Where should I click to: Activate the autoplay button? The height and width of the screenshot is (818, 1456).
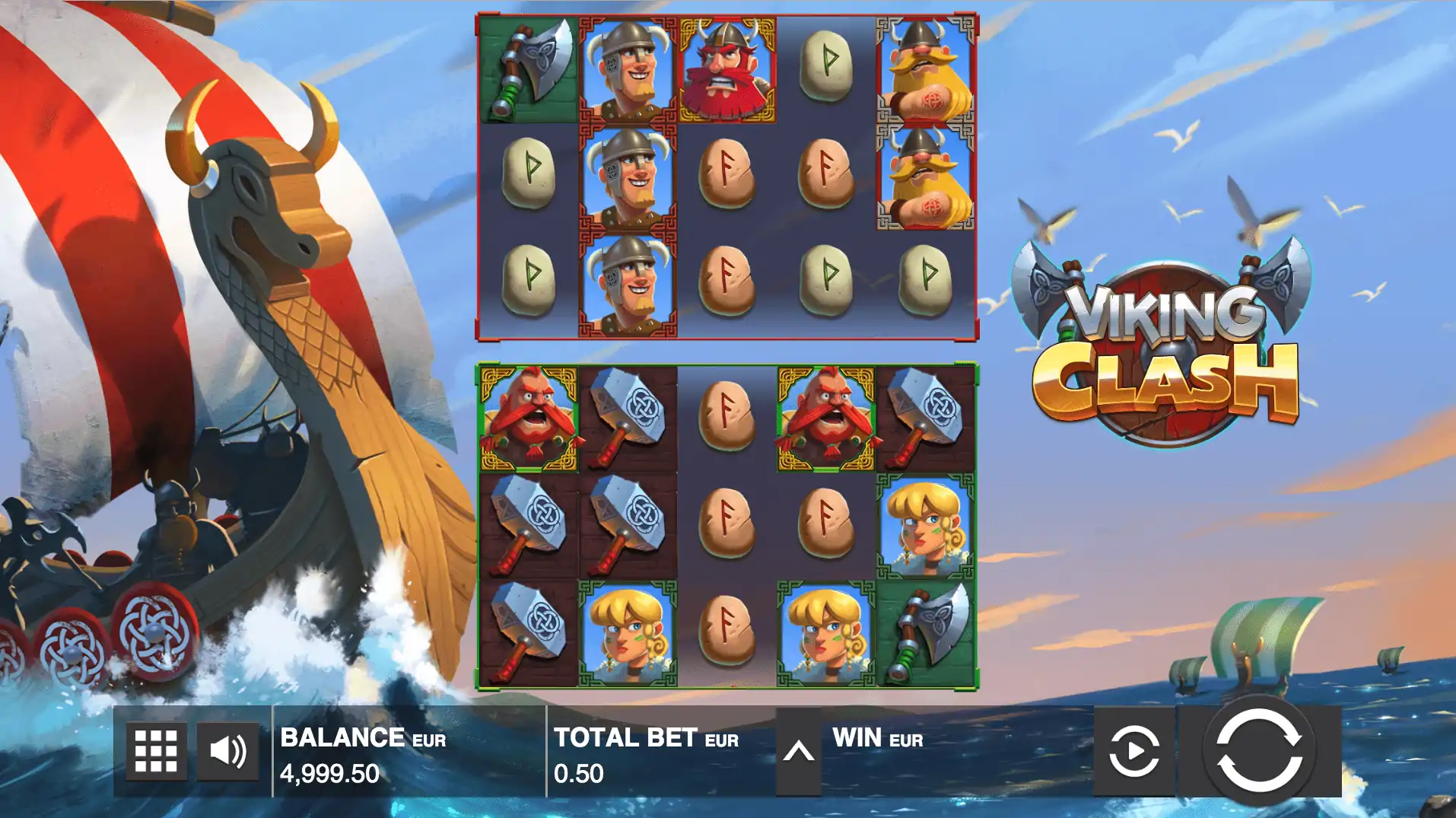(1133, 751)
